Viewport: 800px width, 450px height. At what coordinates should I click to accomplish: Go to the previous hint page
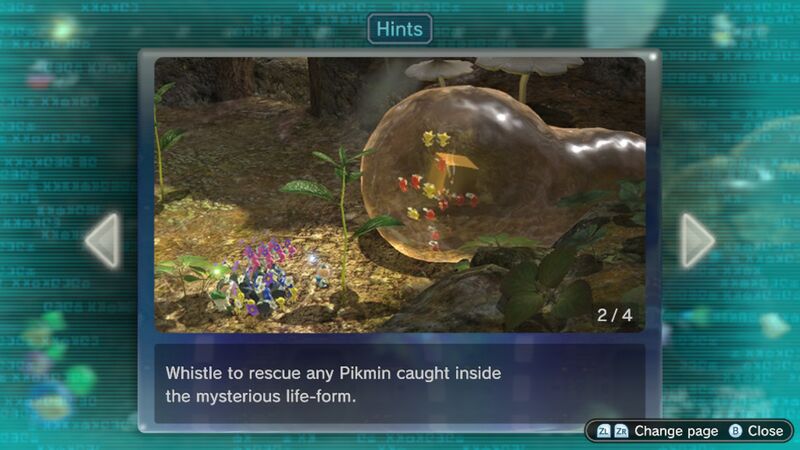tap(103, 240)
